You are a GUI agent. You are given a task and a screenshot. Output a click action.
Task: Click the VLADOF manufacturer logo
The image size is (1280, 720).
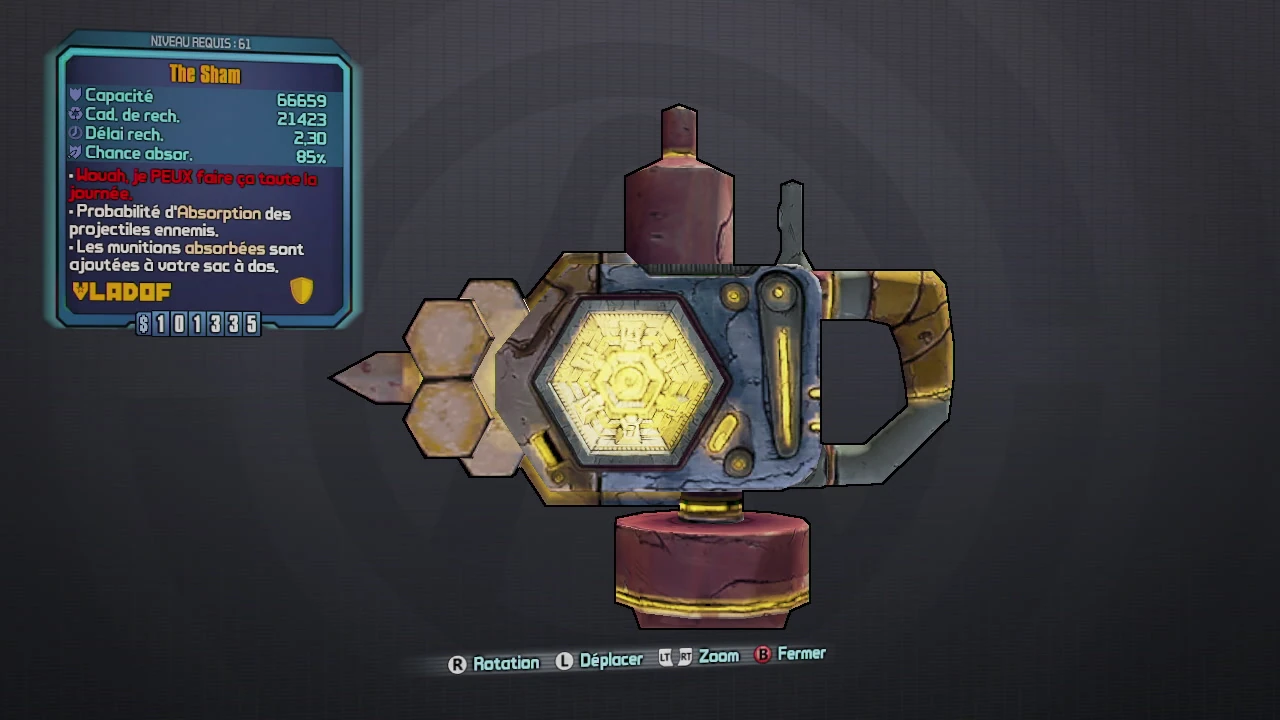pyautogui.click(x=120, y=291)
